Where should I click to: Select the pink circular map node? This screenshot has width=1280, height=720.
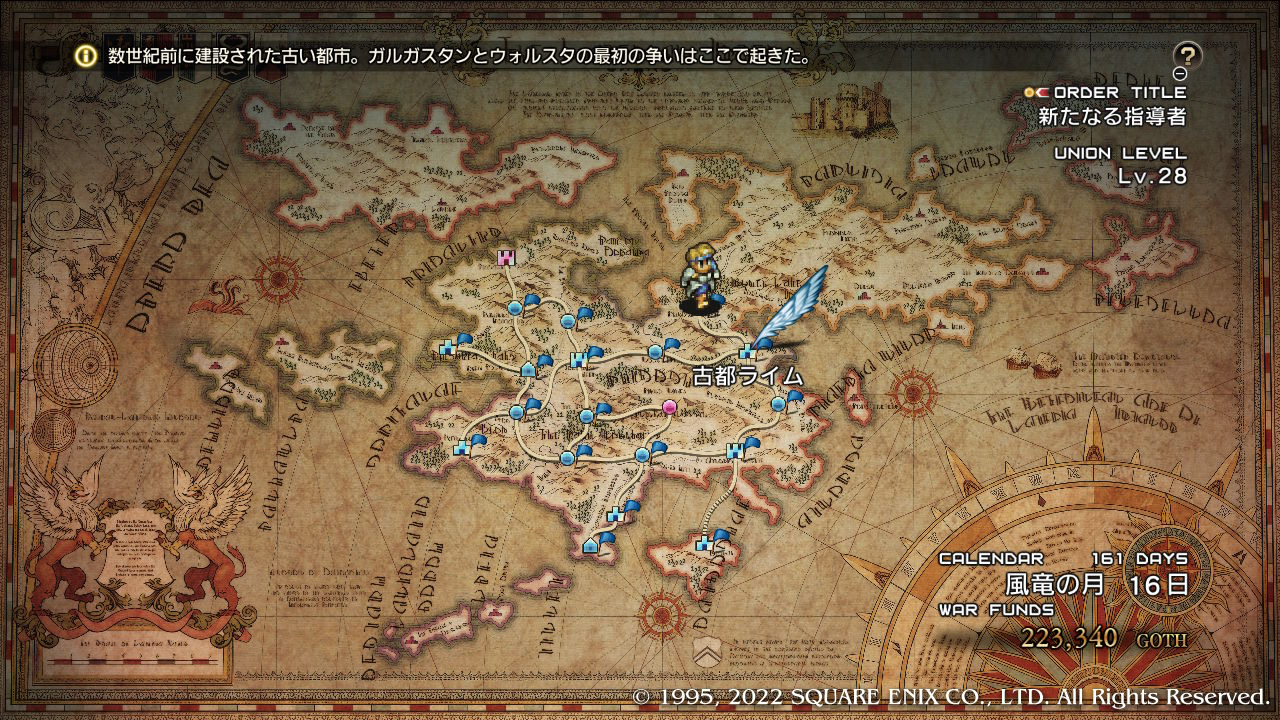[669, 406]
